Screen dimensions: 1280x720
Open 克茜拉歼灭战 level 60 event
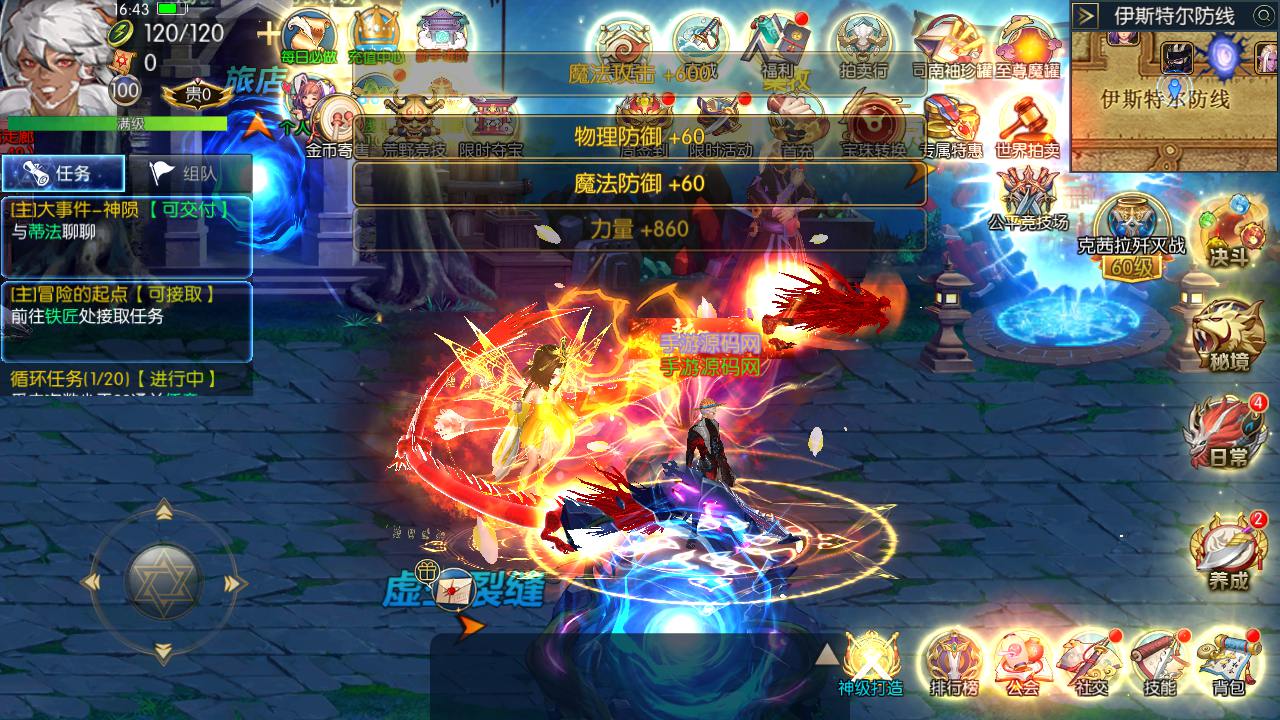[1130, 230]
